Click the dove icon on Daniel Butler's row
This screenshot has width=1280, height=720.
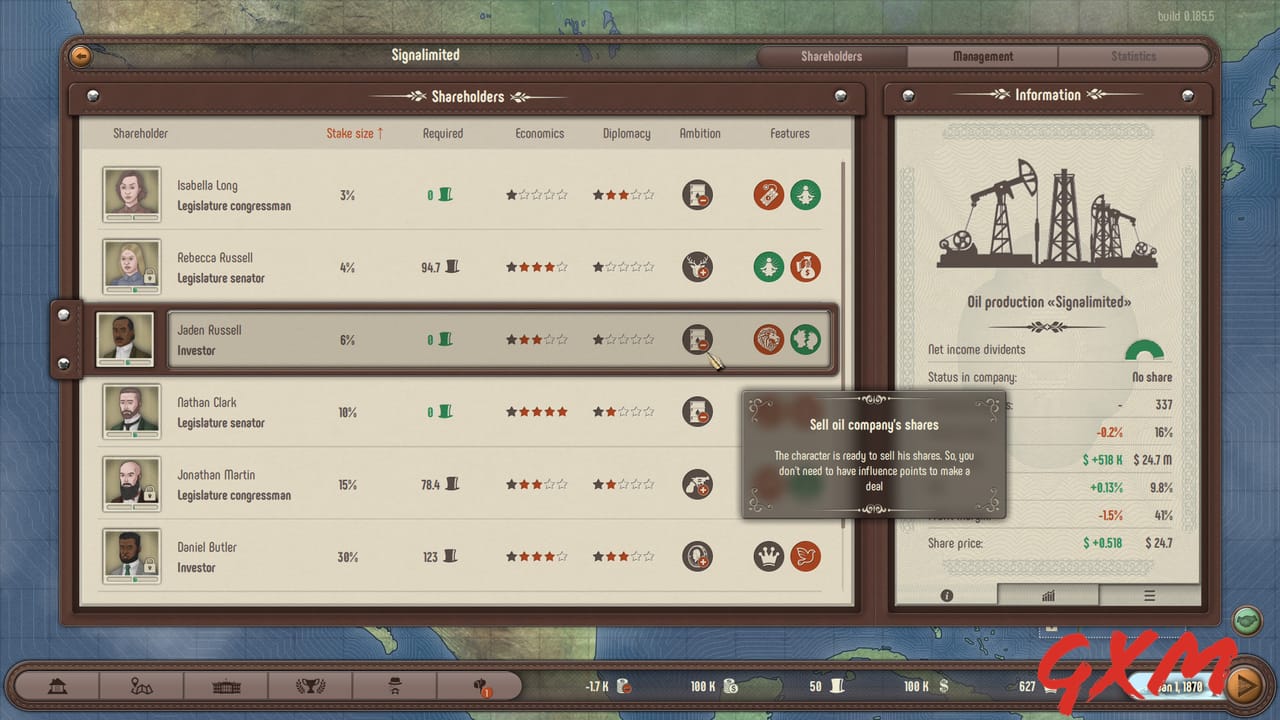806,556
